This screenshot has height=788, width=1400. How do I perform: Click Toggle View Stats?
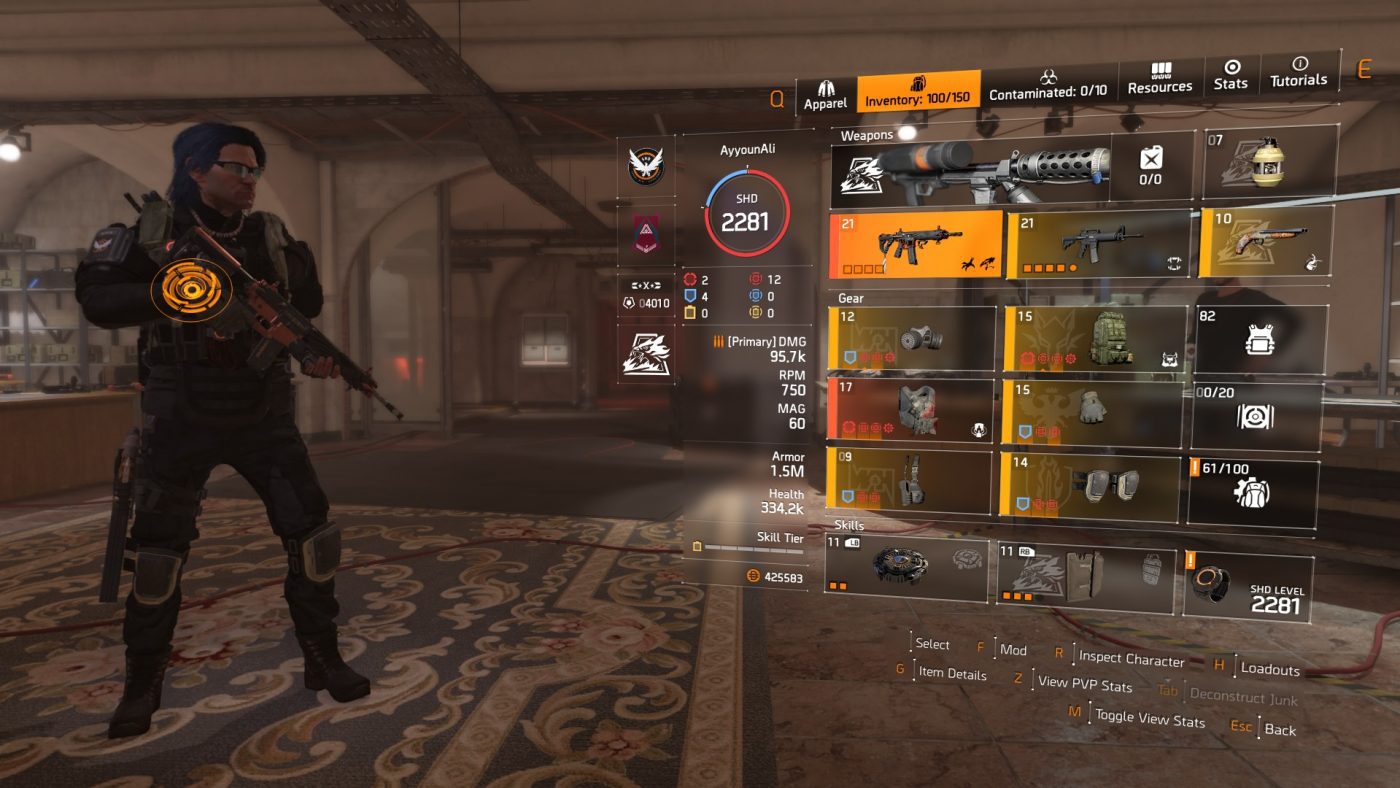pyautogui.click(x=1152, y=718)
